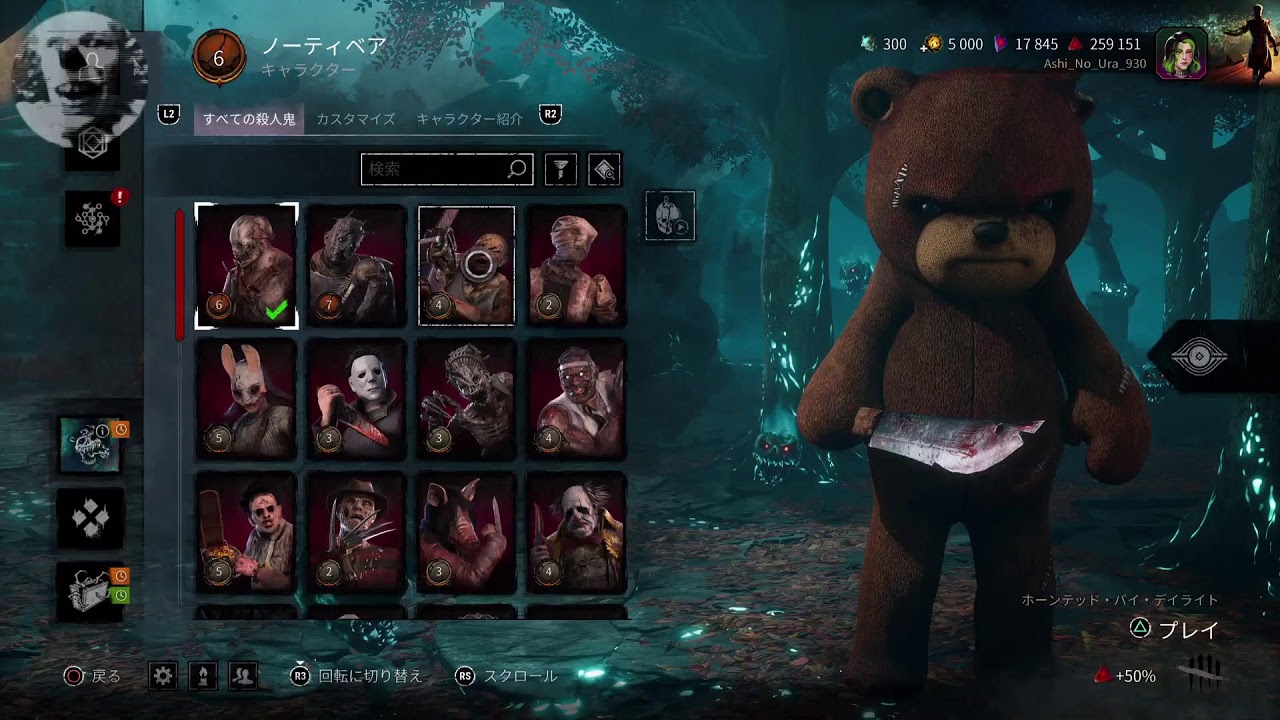Select the Leatherface Cannibal portrait

(x=246, y=532)
